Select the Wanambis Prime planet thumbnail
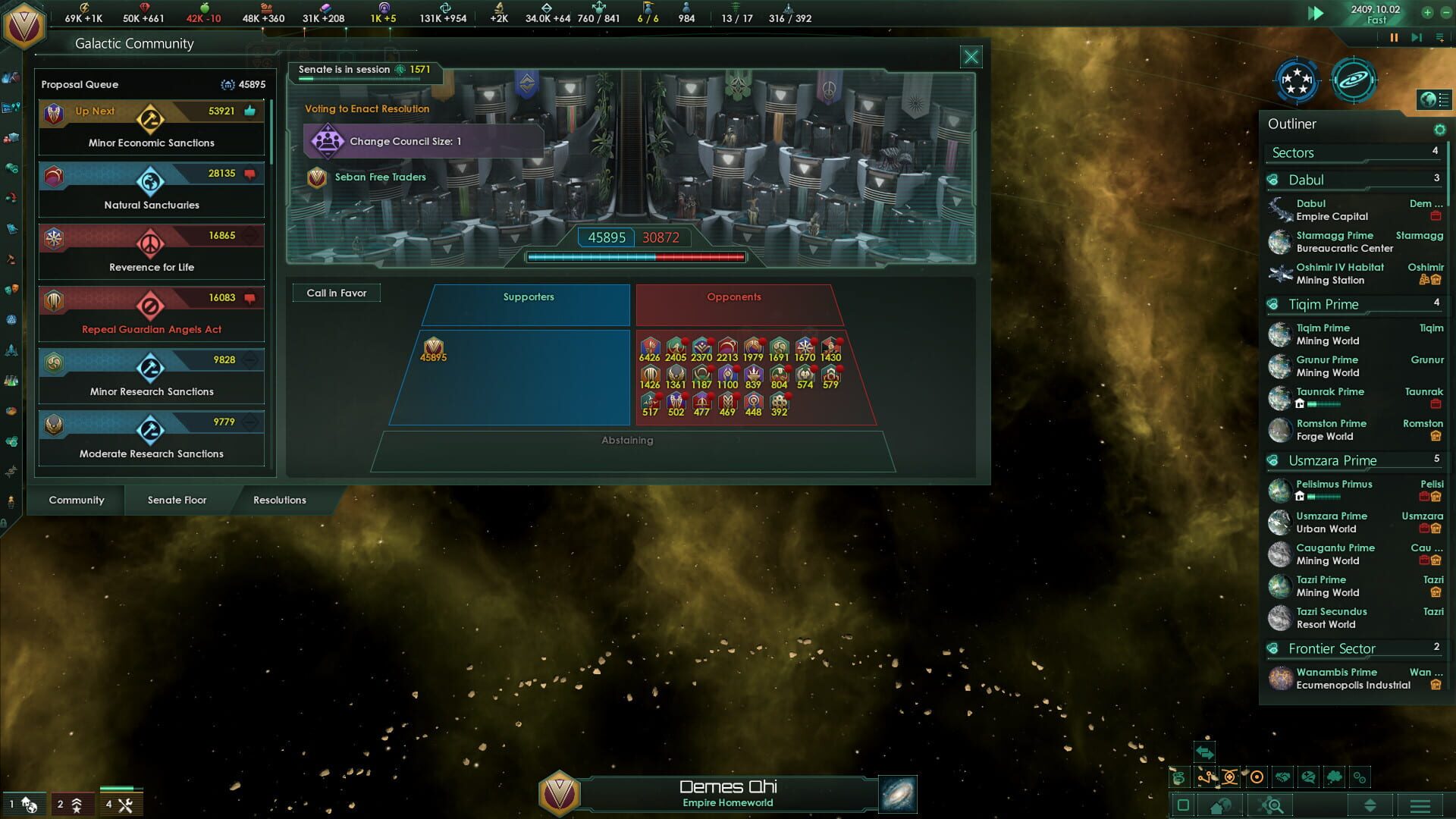The height and width of the screenshot is (819, 1456). [1282, 677]
